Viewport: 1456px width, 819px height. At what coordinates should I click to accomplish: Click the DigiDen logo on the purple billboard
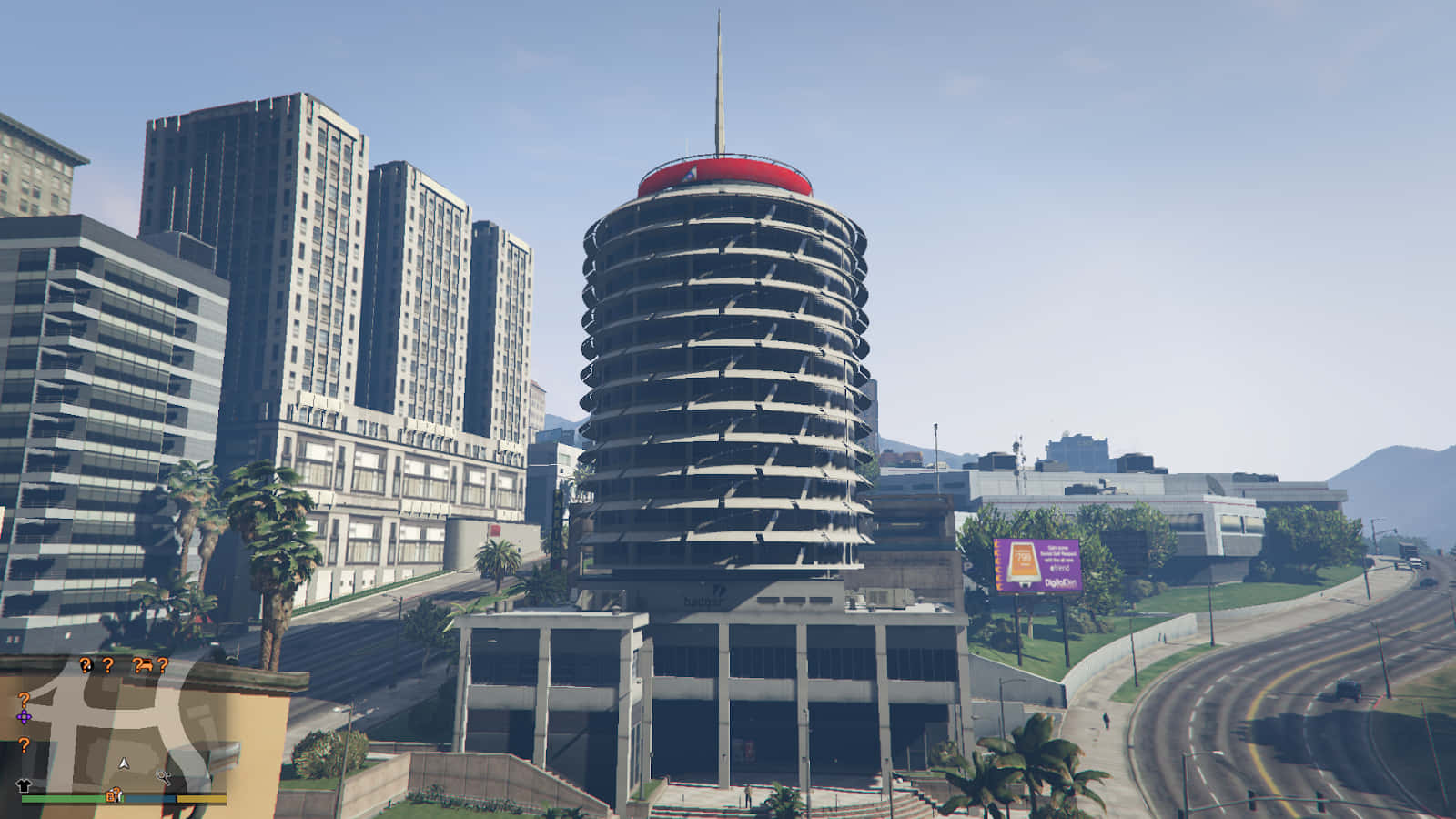coord(1061,582)
